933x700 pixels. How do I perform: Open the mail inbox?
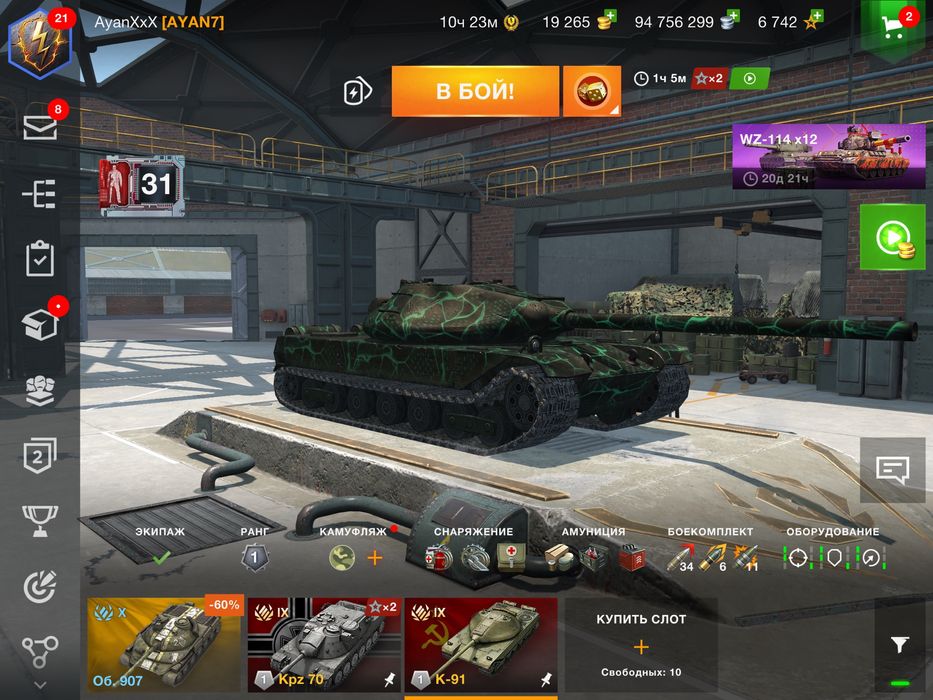coord(40,126)
